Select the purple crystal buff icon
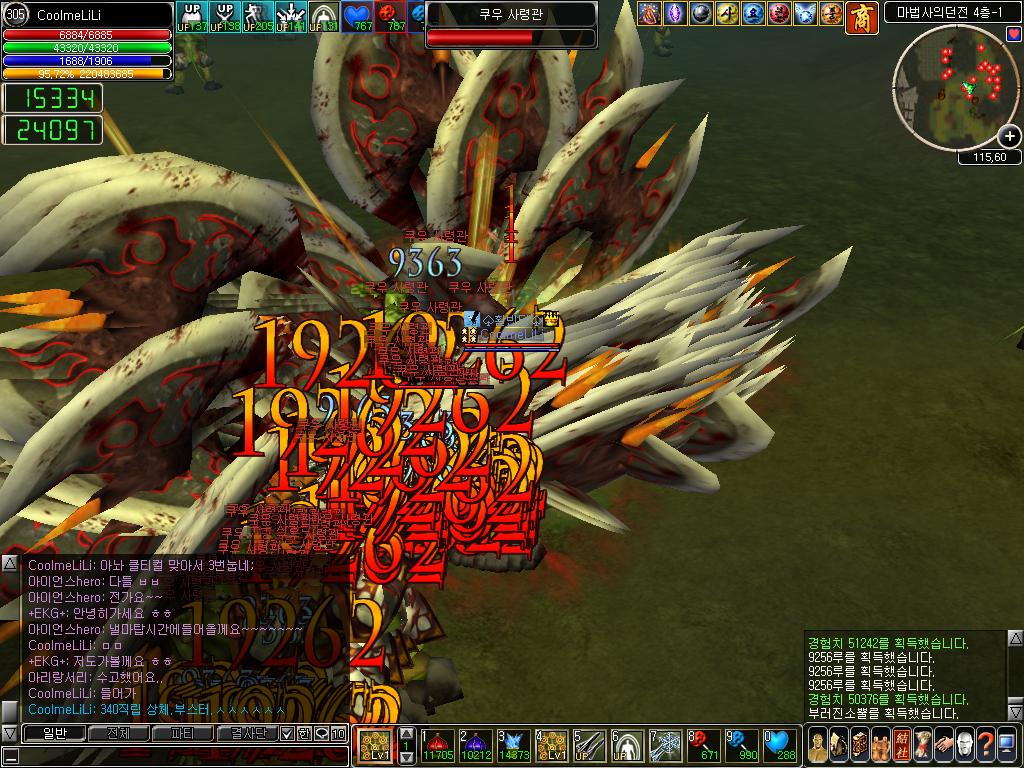This screenshot has width=1024, height=768. point(675,13)
